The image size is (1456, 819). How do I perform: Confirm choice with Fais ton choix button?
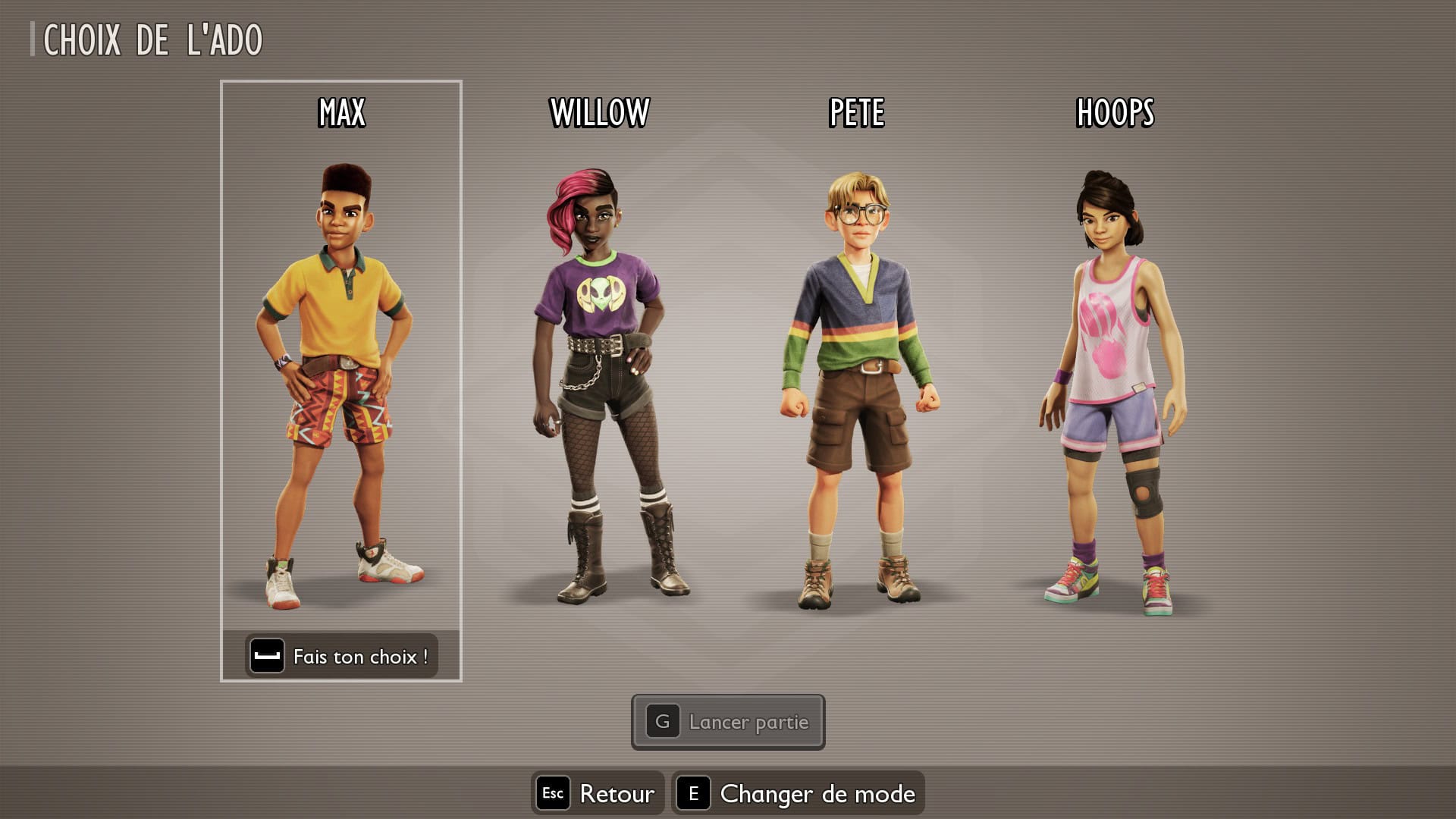pos(341,656)
